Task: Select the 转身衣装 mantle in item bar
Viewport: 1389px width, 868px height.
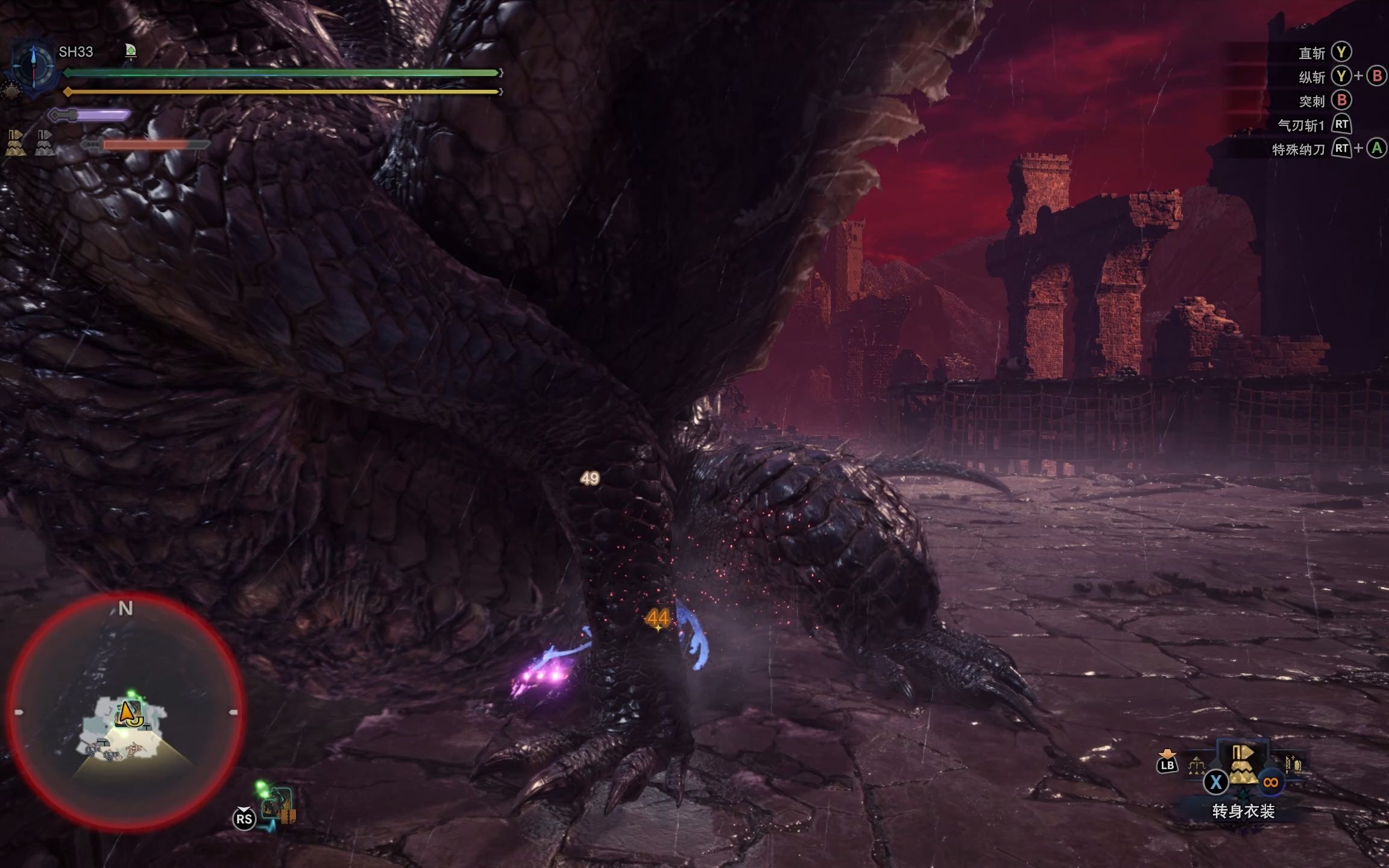Action: tap(1243, 764)
